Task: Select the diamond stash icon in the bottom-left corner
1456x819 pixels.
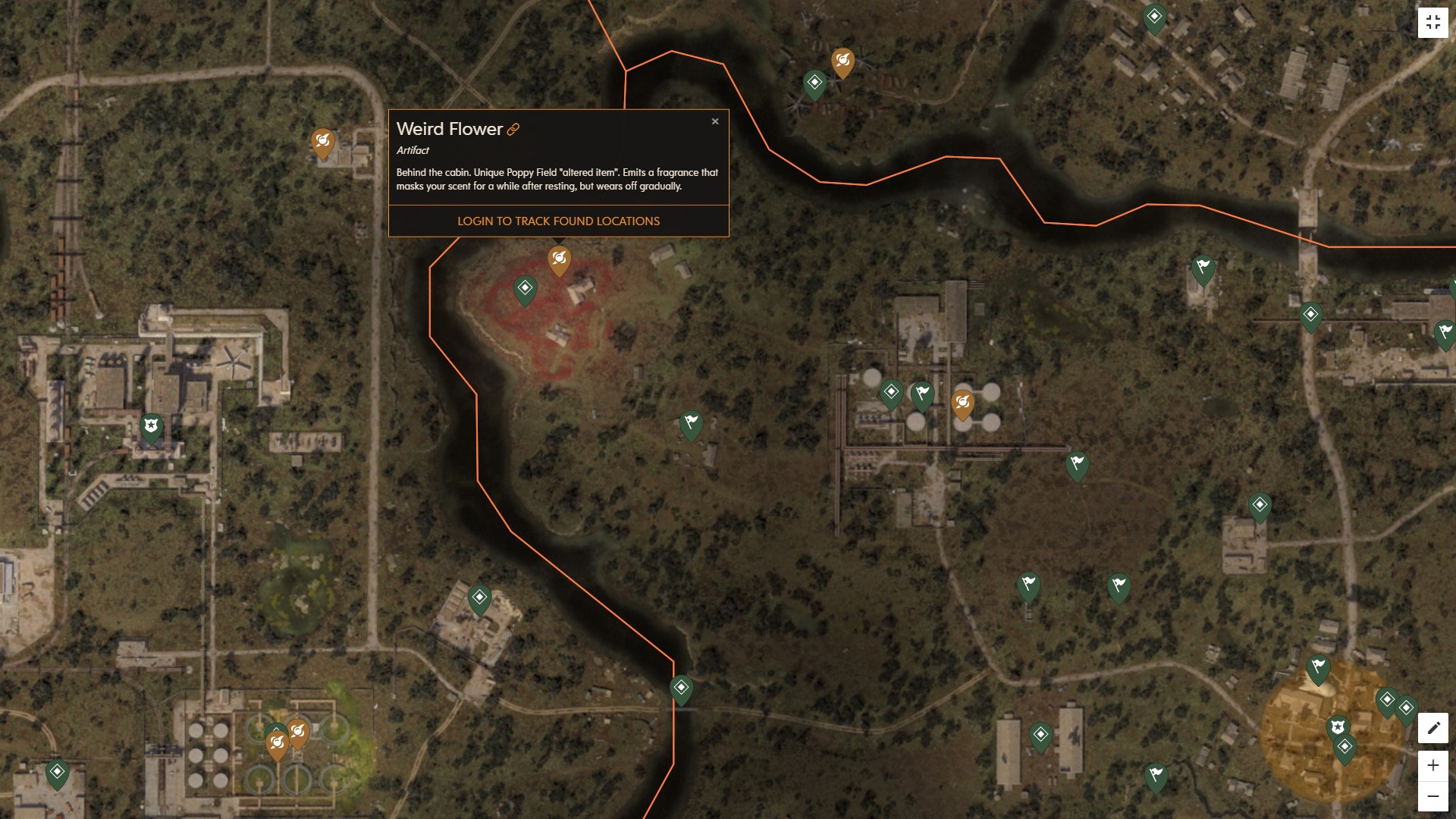Action: (x=58, y=773)
